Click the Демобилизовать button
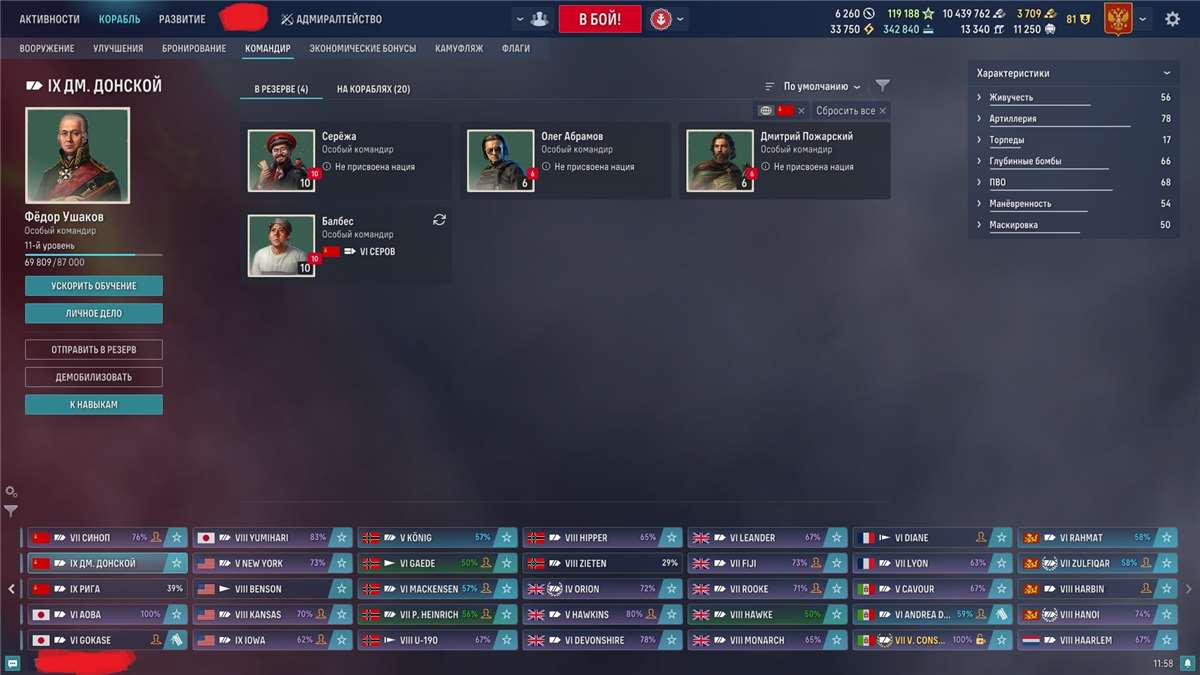The height and width of the screenshot is (675, 1200). coord(94,377)
